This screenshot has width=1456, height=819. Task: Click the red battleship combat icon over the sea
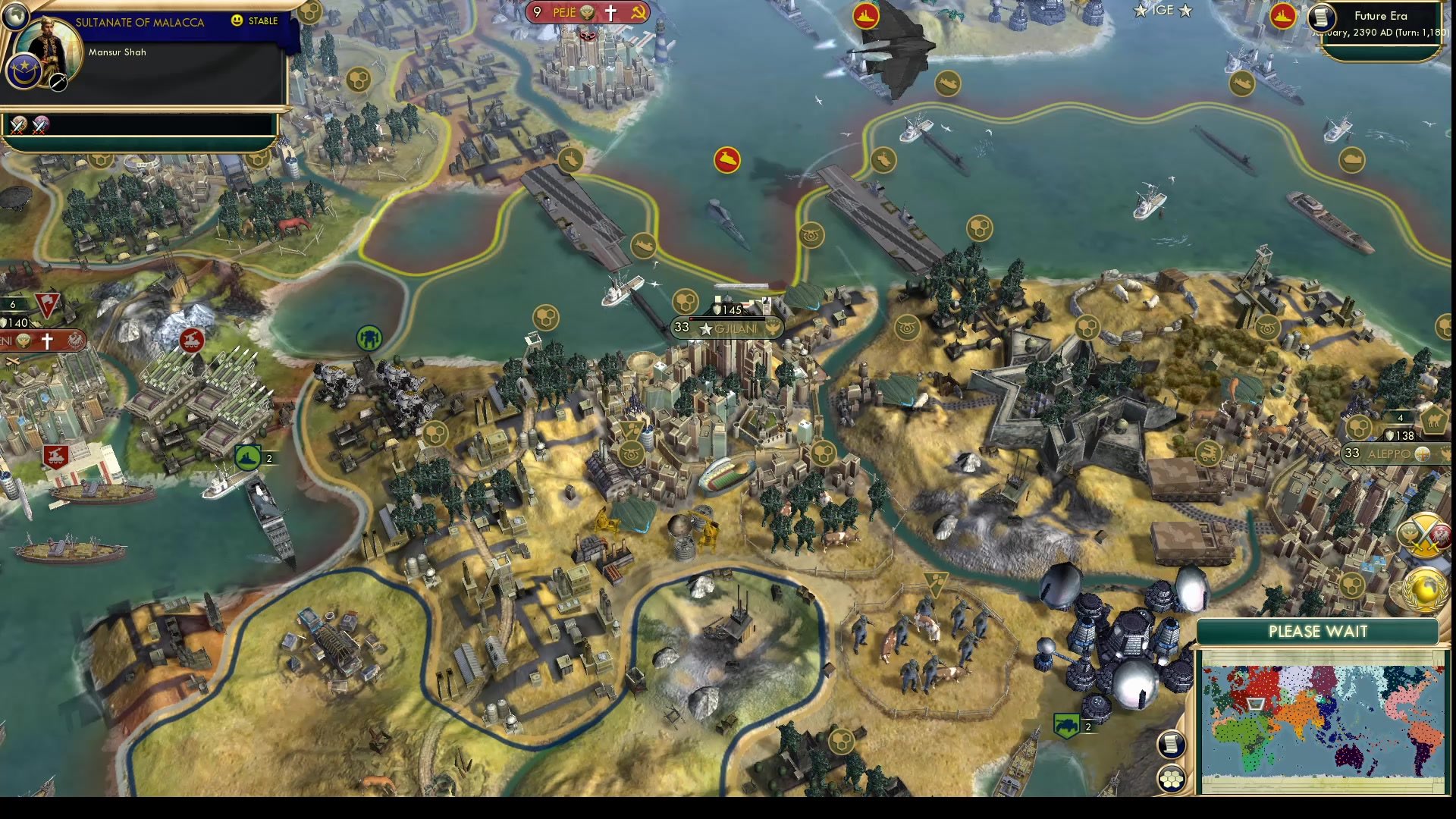pyautogui.click(x=726, y=160)
